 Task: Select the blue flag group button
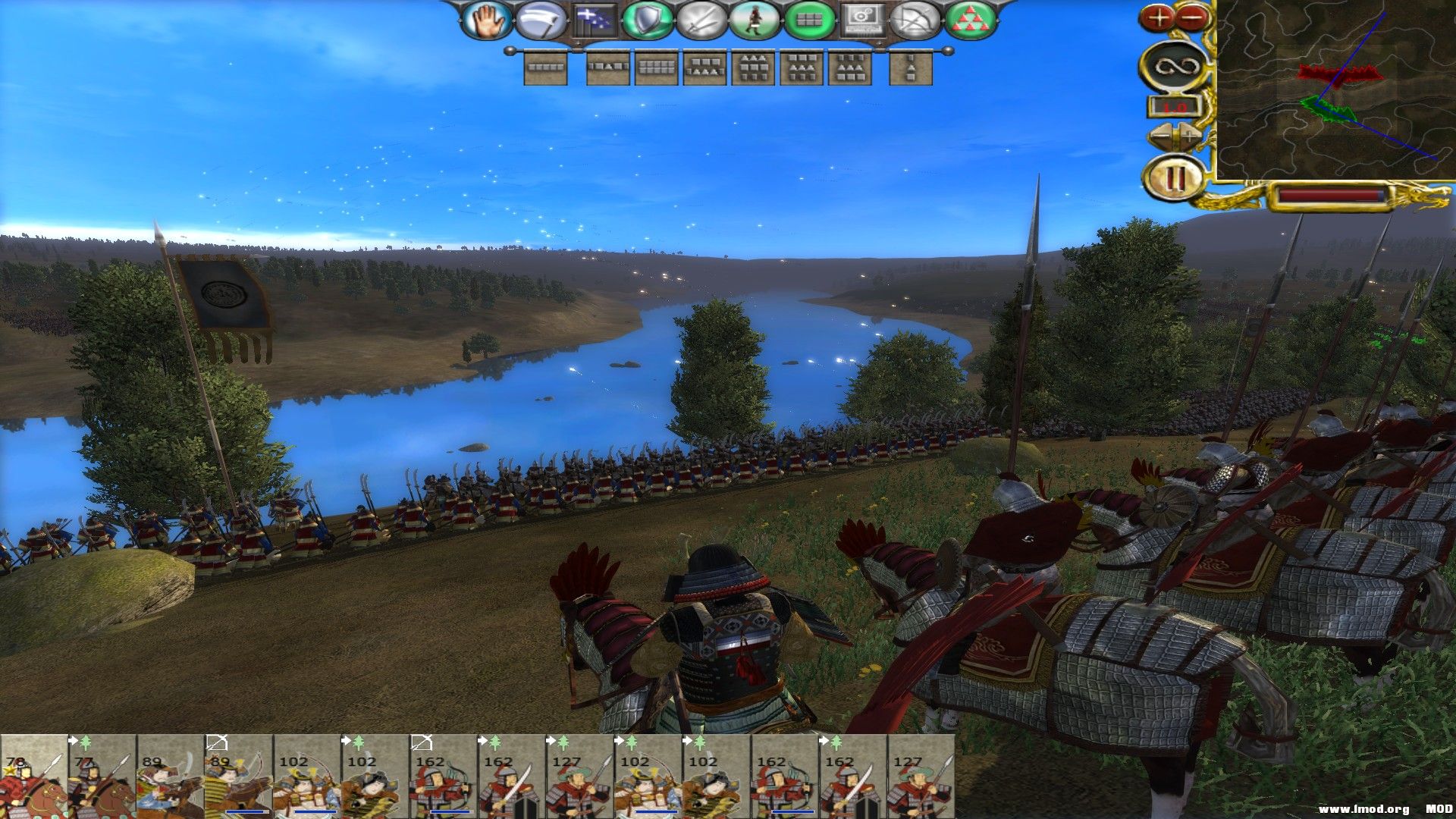[x=595, y=20]
